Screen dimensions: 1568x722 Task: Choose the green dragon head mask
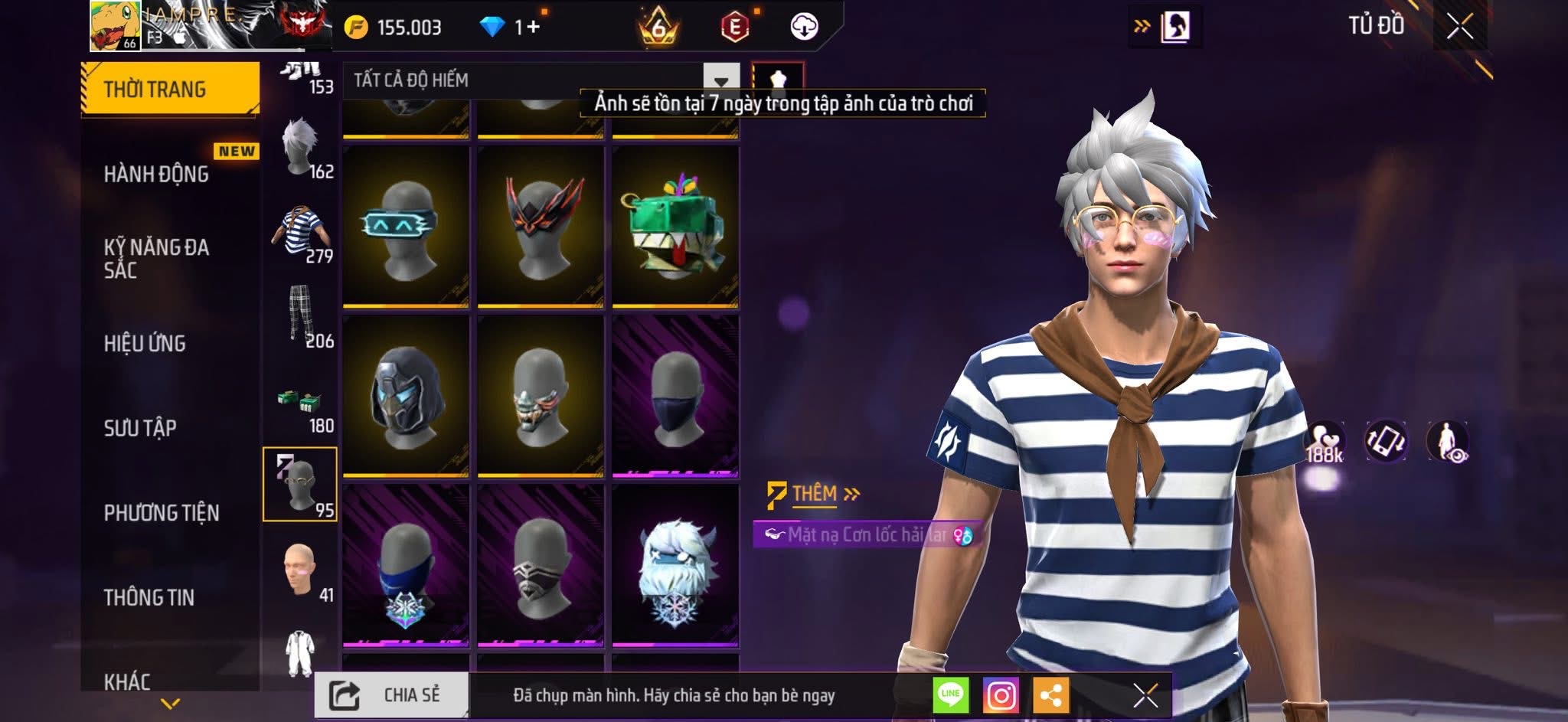[675, 227]
